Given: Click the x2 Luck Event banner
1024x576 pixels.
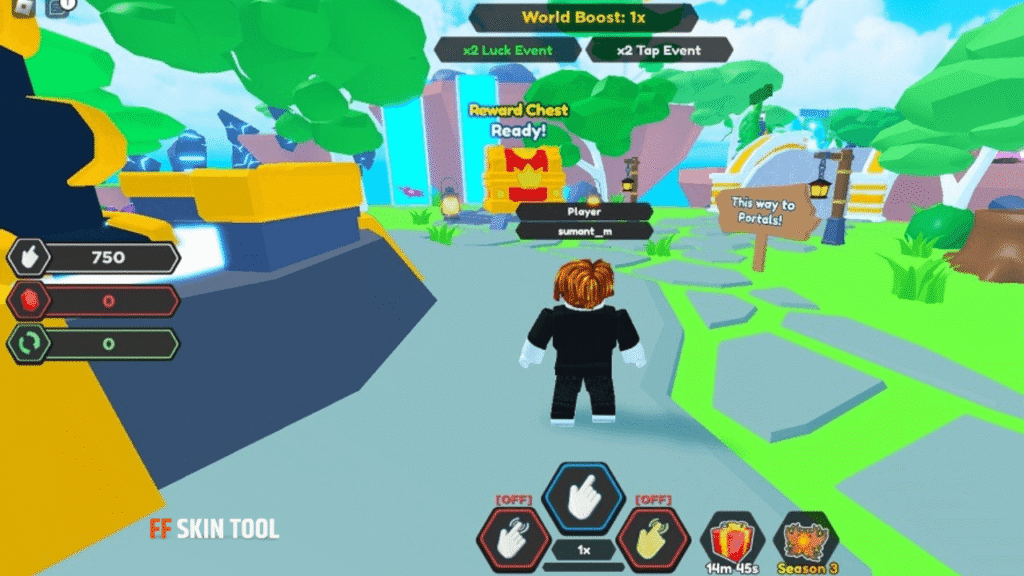Looking at the screenshot, I should click(508, 50).
